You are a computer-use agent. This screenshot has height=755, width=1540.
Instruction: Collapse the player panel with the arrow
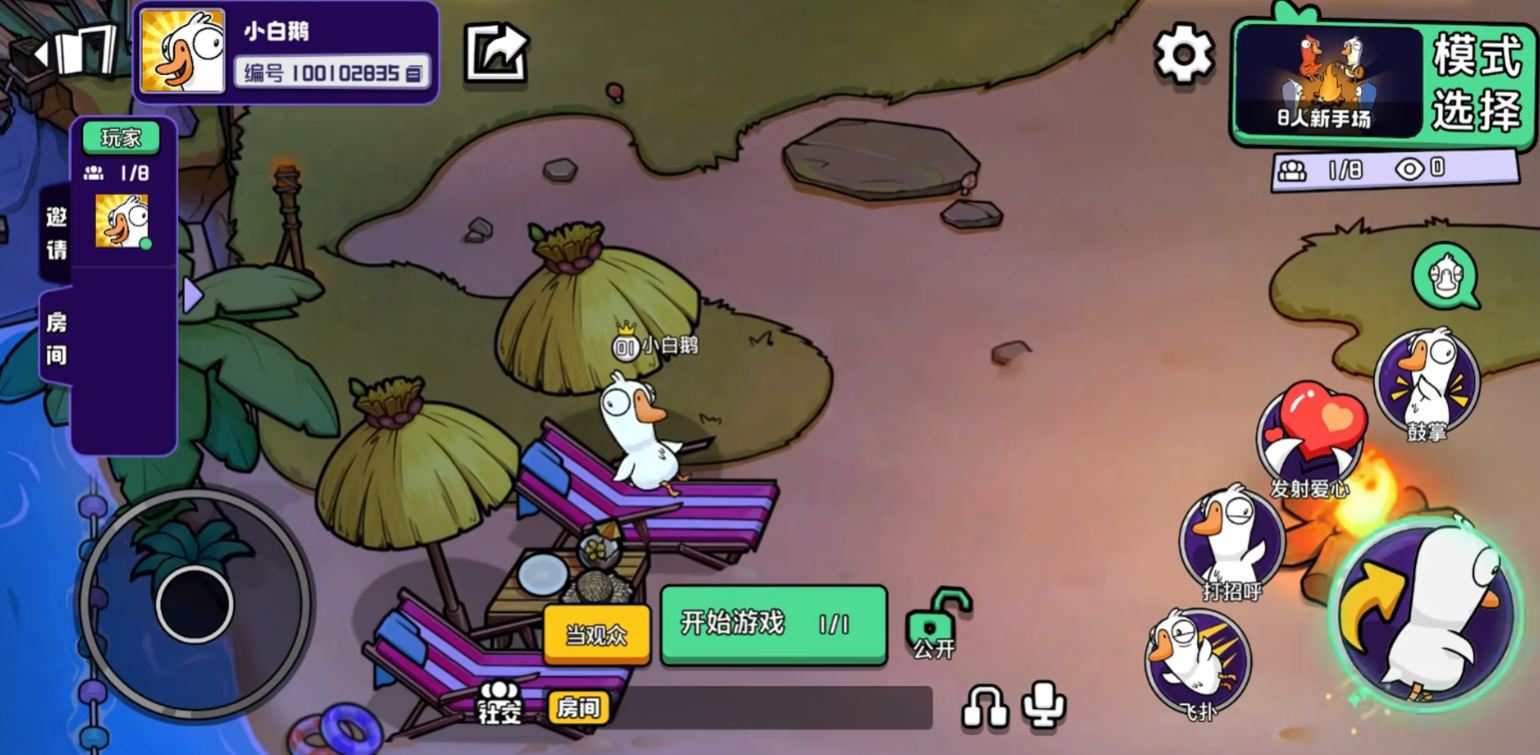[192, 295]
